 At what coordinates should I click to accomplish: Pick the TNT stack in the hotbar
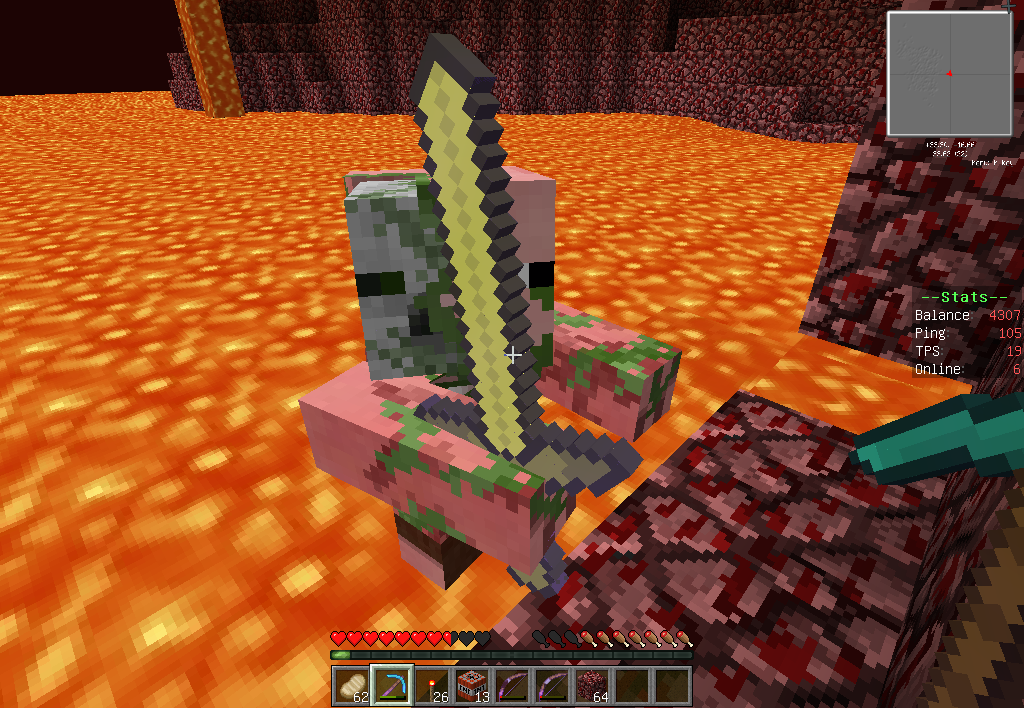point(471,686)
